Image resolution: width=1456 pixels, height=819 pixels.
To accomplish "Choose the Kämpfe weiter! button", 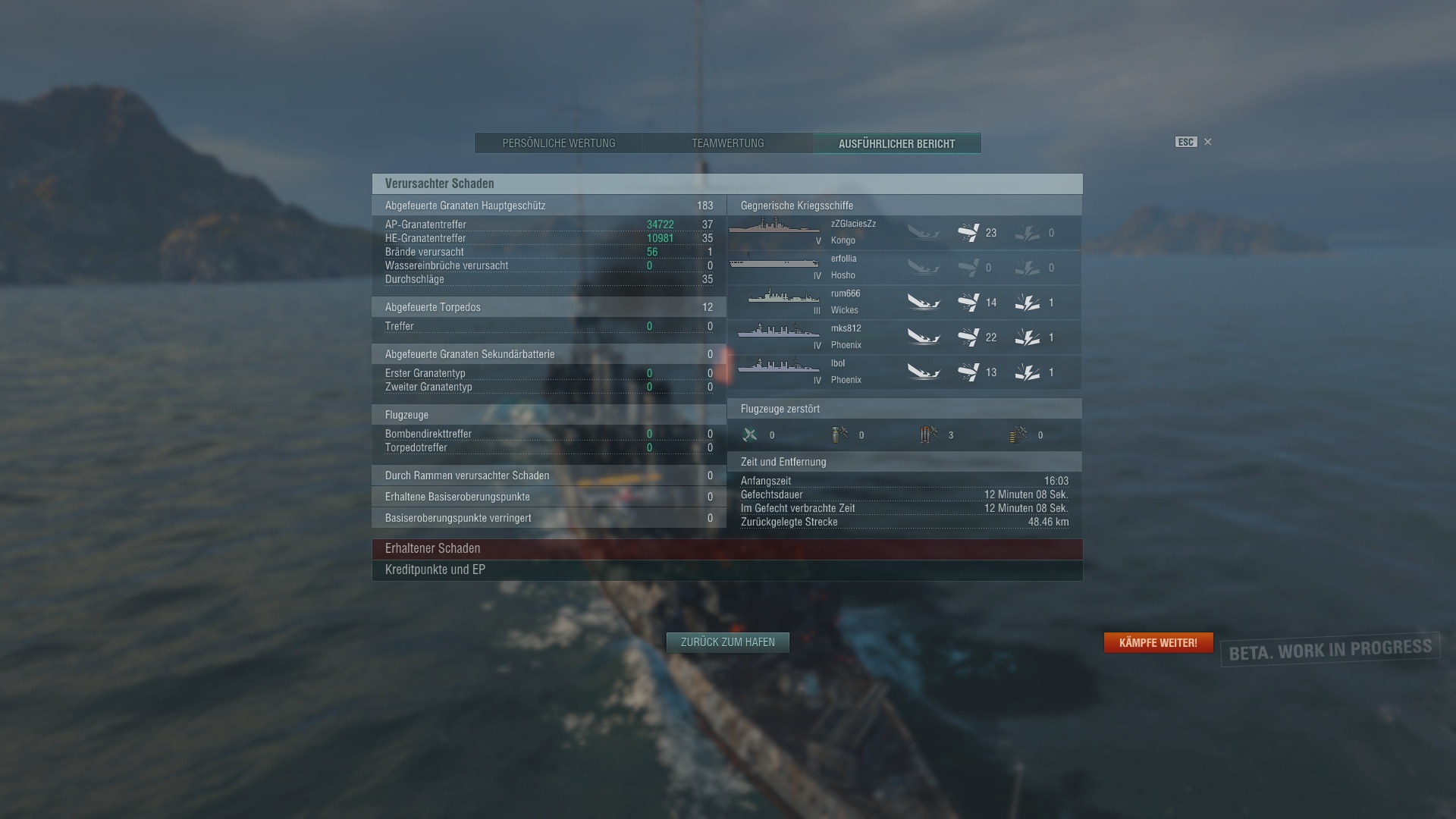I will (x=1158, y=642).
